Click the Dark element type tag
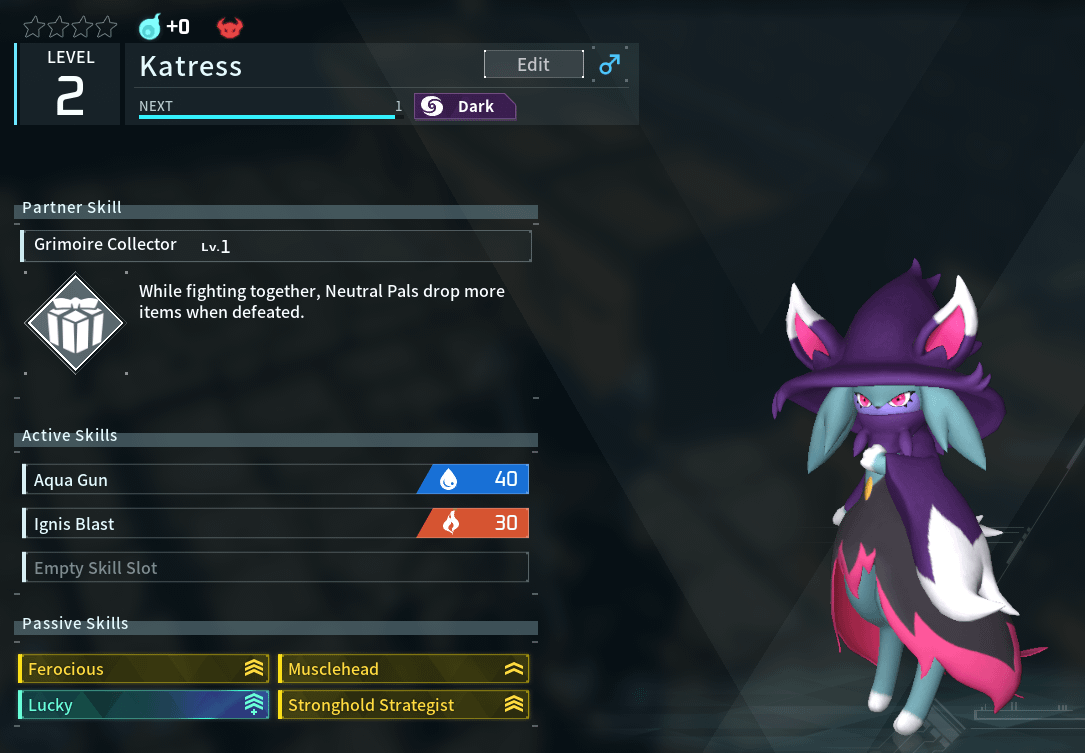The image size is (1085, 753). 465,107
